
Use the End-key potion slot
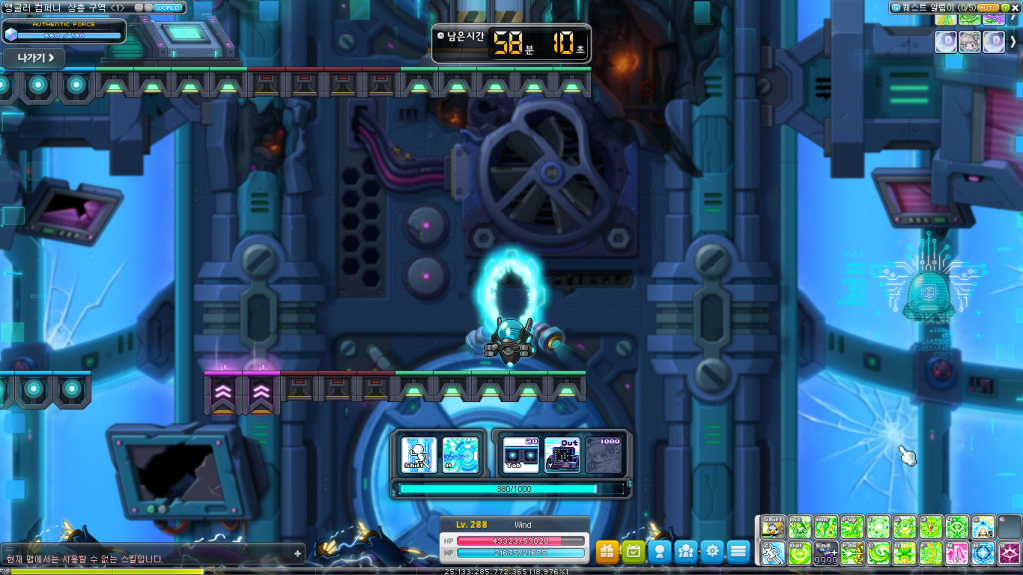tap(826, 553)
